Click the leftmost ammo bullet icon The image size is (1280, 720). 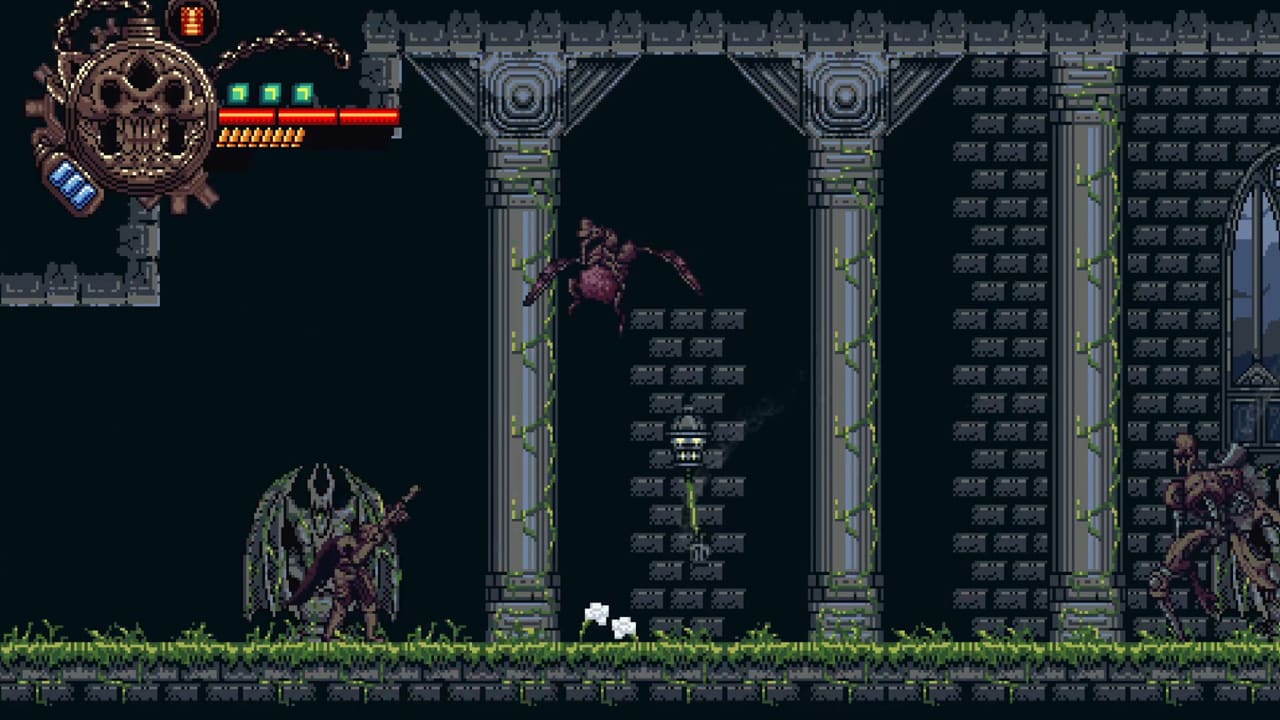click(x=224, y=135)
